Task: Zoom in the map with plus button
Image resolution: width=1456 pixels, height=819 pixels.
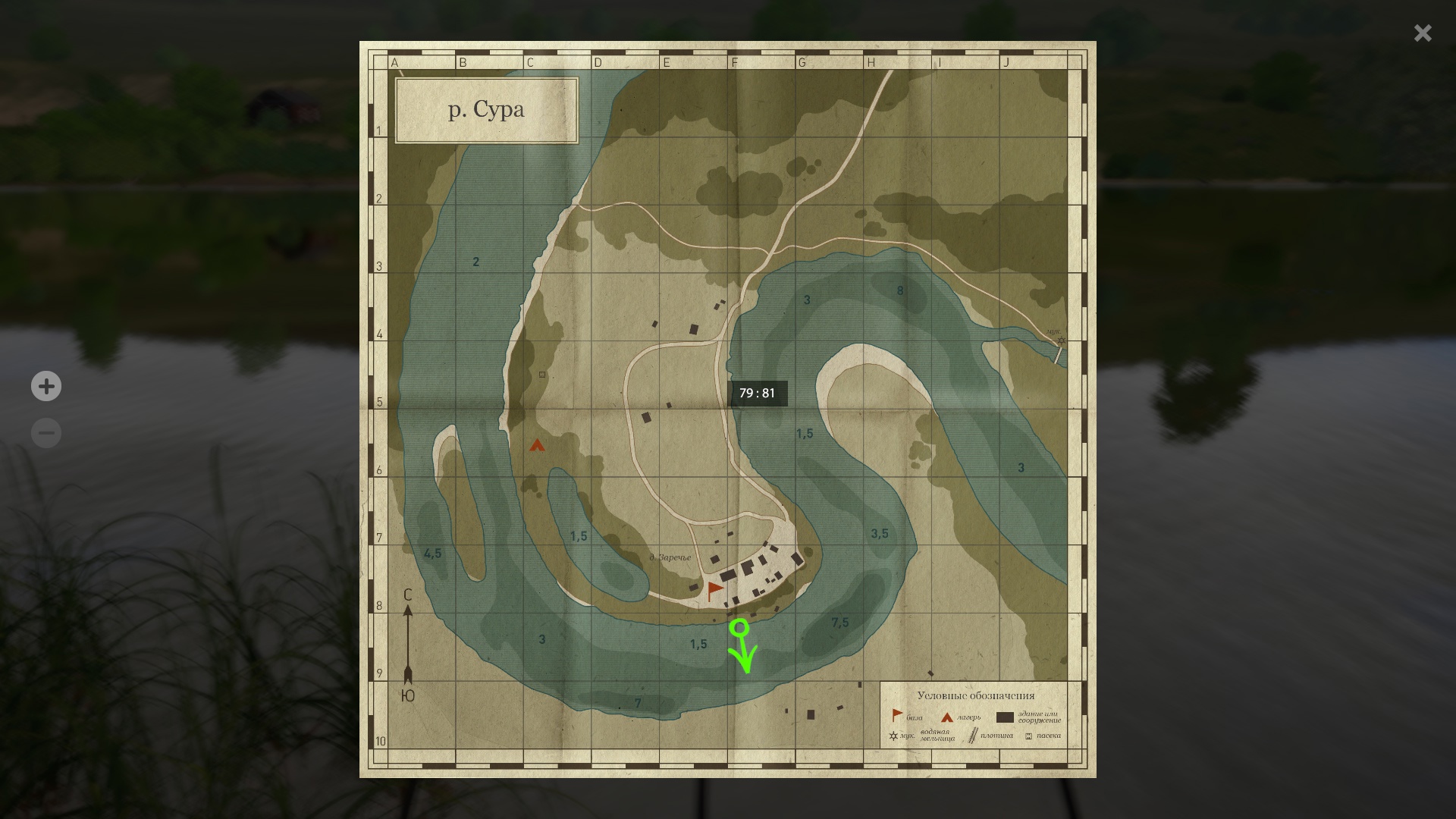Action: 46,386
